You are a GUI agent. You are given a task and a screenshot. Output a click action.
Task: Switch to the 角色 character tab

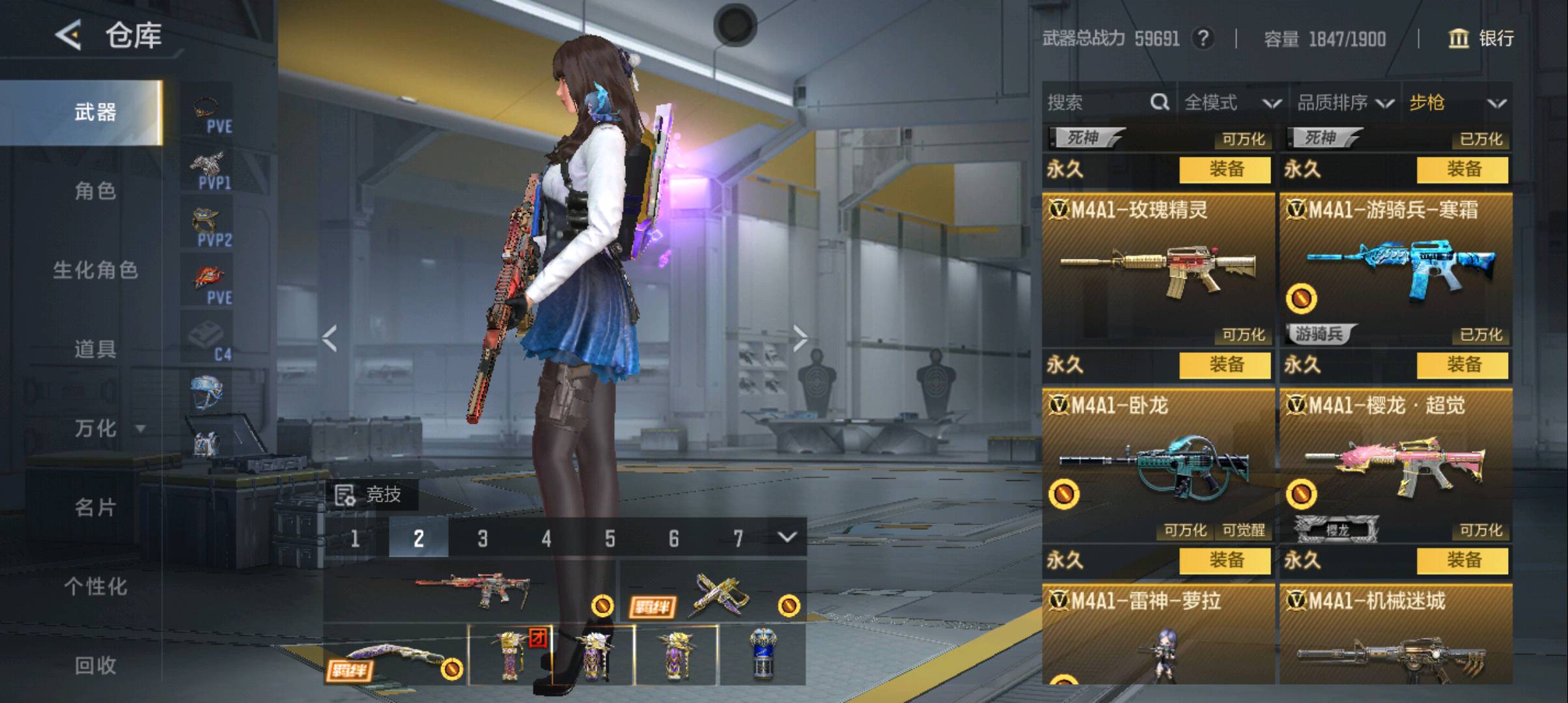[x=95, y=191]
